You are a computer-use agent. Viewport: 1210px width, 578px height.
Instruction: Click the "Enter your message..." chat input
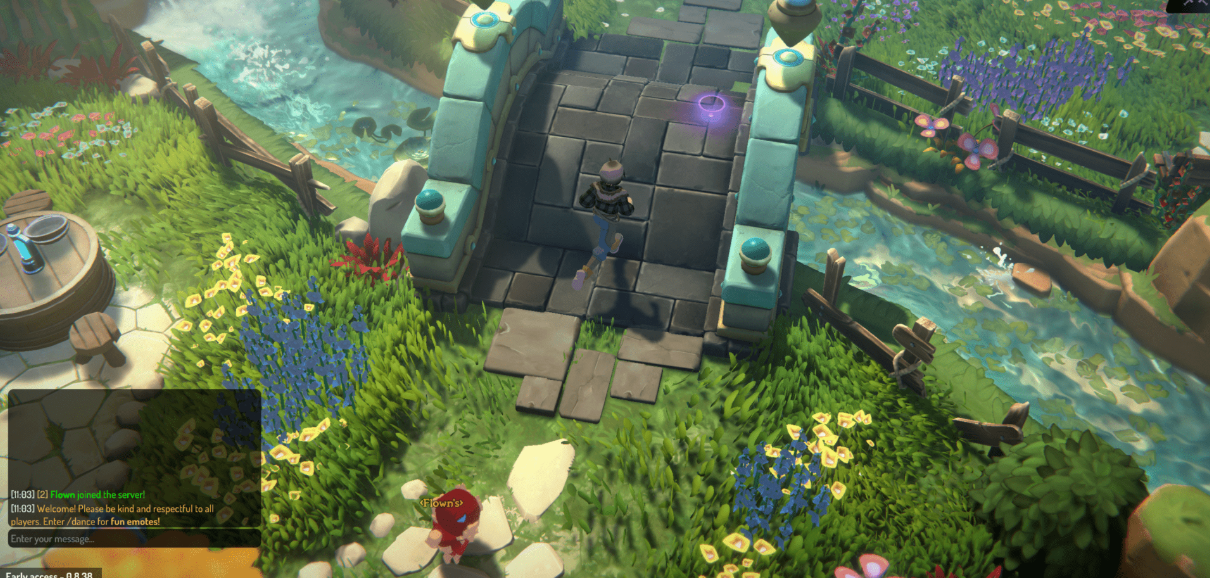pyautogui.click(x=134, y=539)
